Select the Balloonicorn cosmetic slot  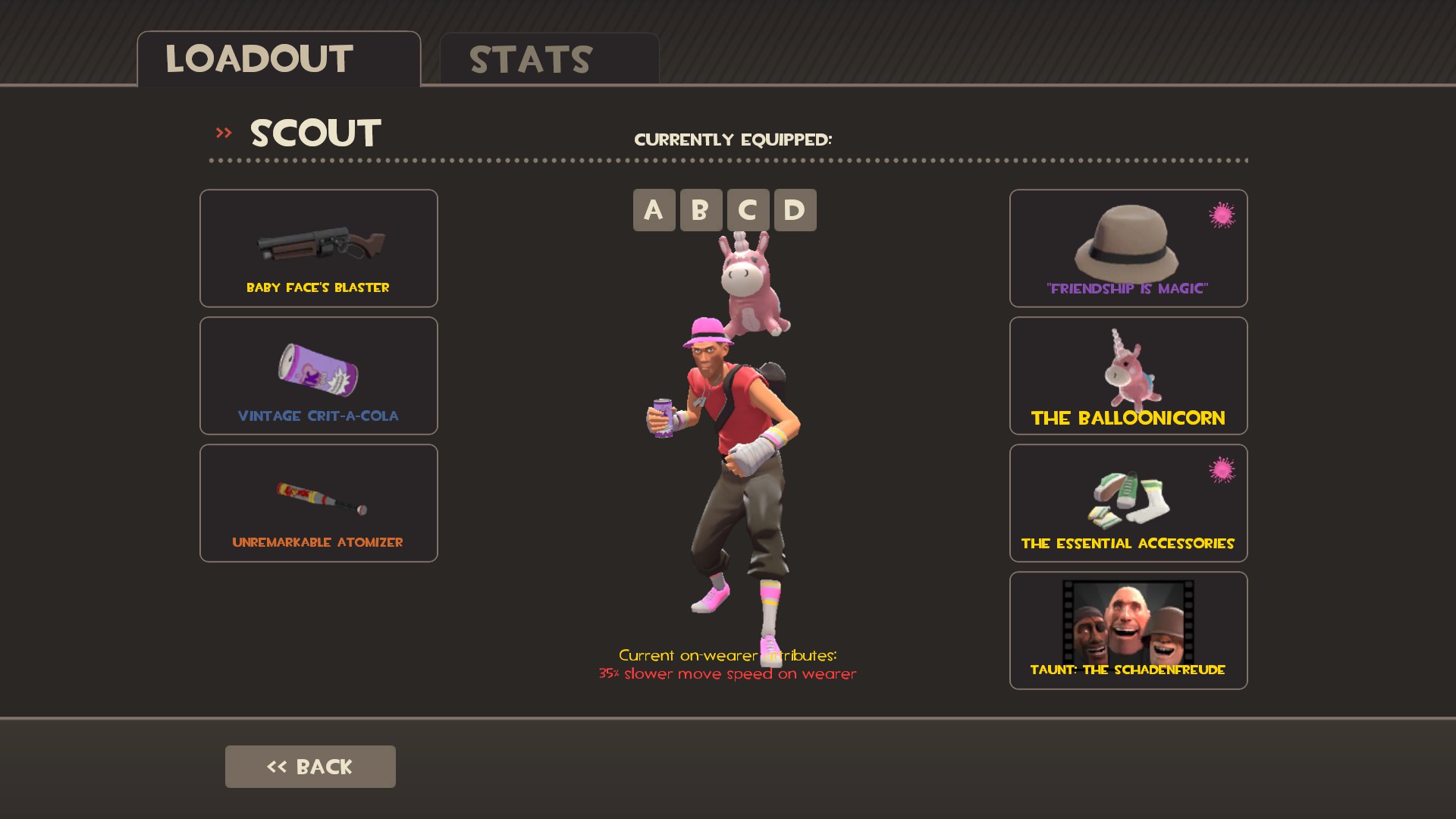pyautogui.click(x=1128, y=375)
